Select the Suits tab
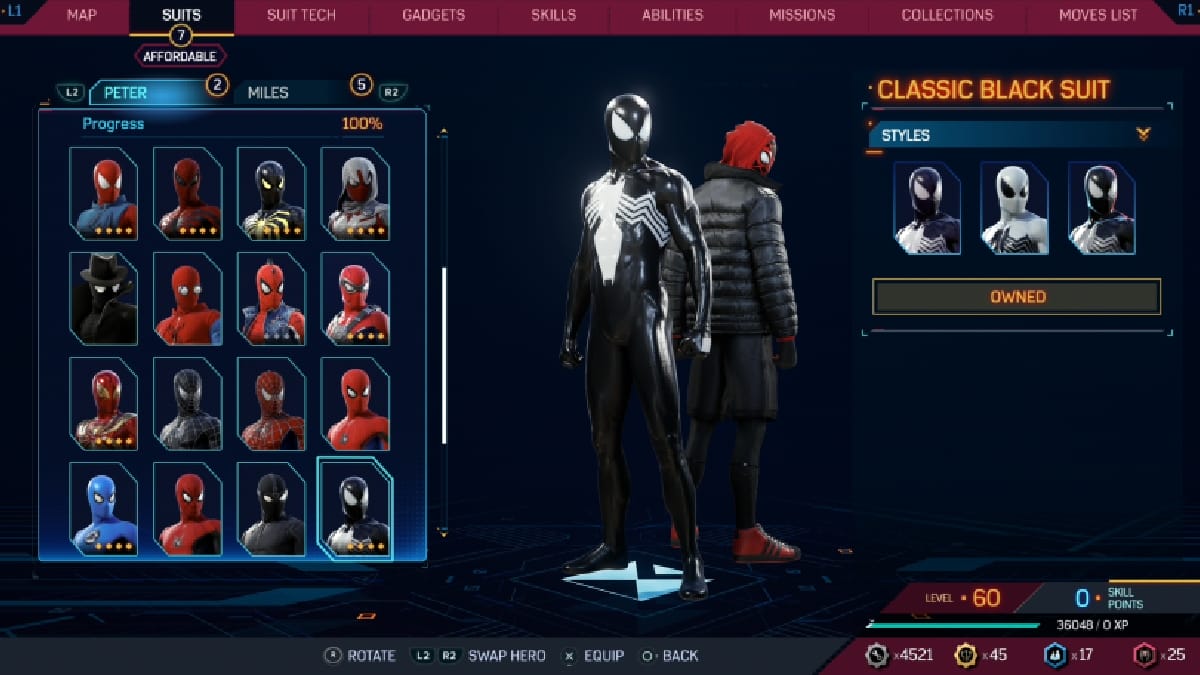This screenshot has height=675, width=1200. pyautogui.click(x=181, y=15)
